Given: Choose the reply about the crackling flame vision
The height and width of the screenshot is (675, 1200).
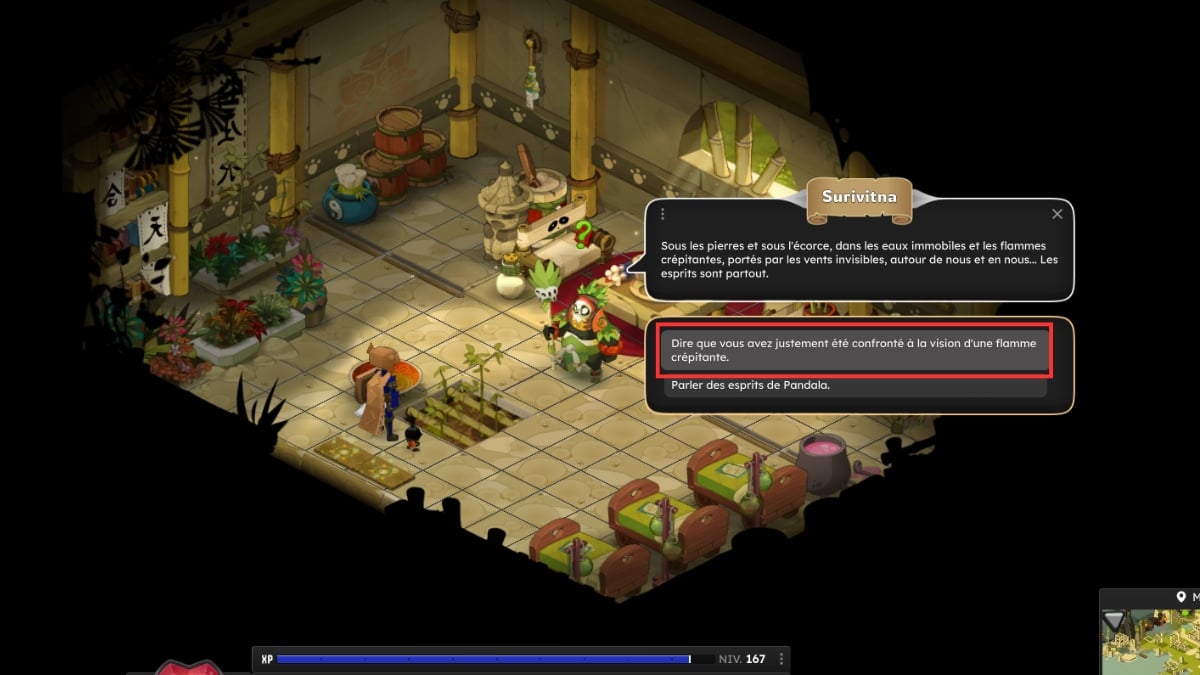Looking at the screenshot, I should coord(855,350).
